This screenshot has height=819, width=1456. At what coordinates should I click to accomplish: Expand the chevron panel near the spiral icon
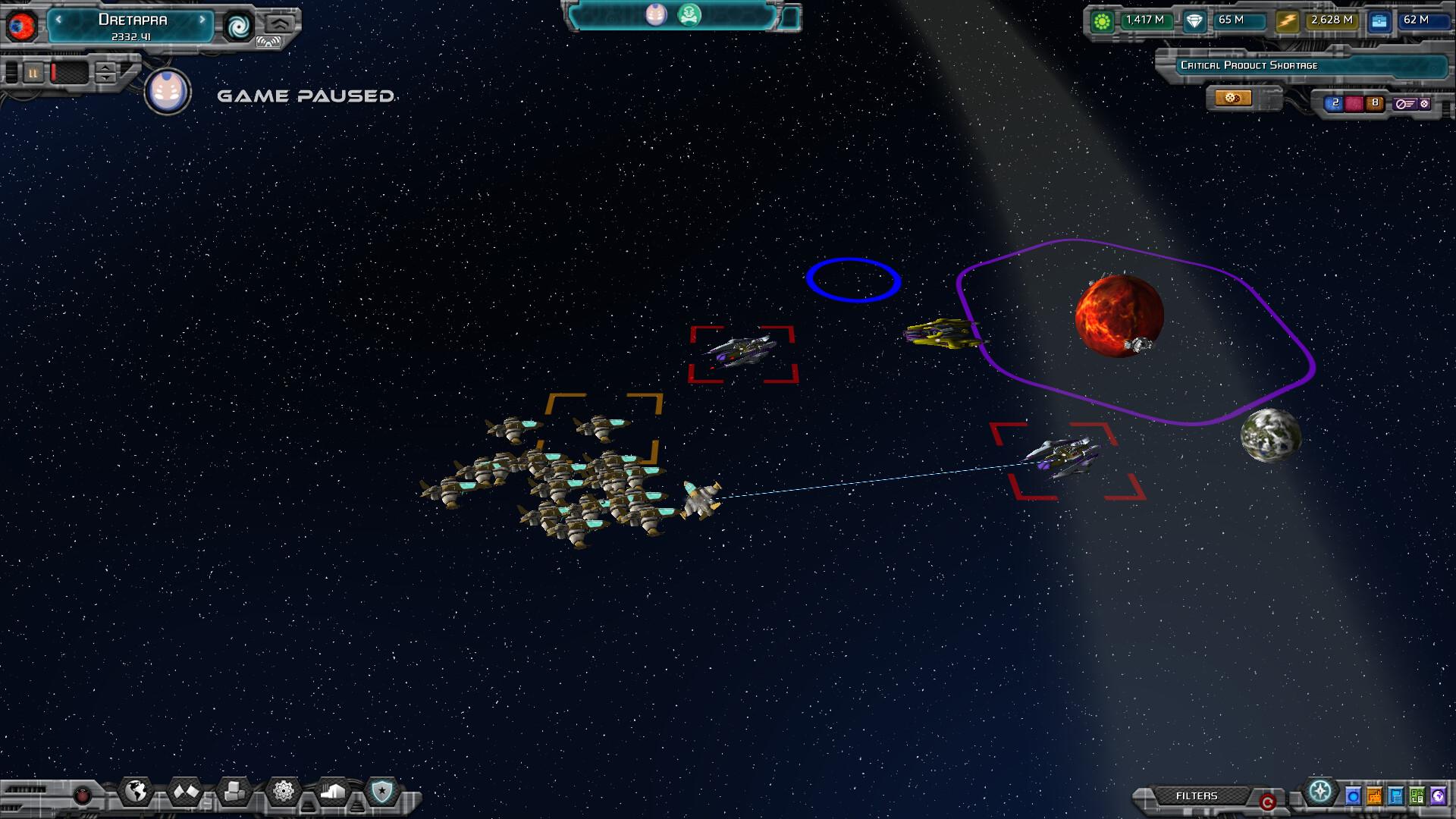tap(280, 23)
